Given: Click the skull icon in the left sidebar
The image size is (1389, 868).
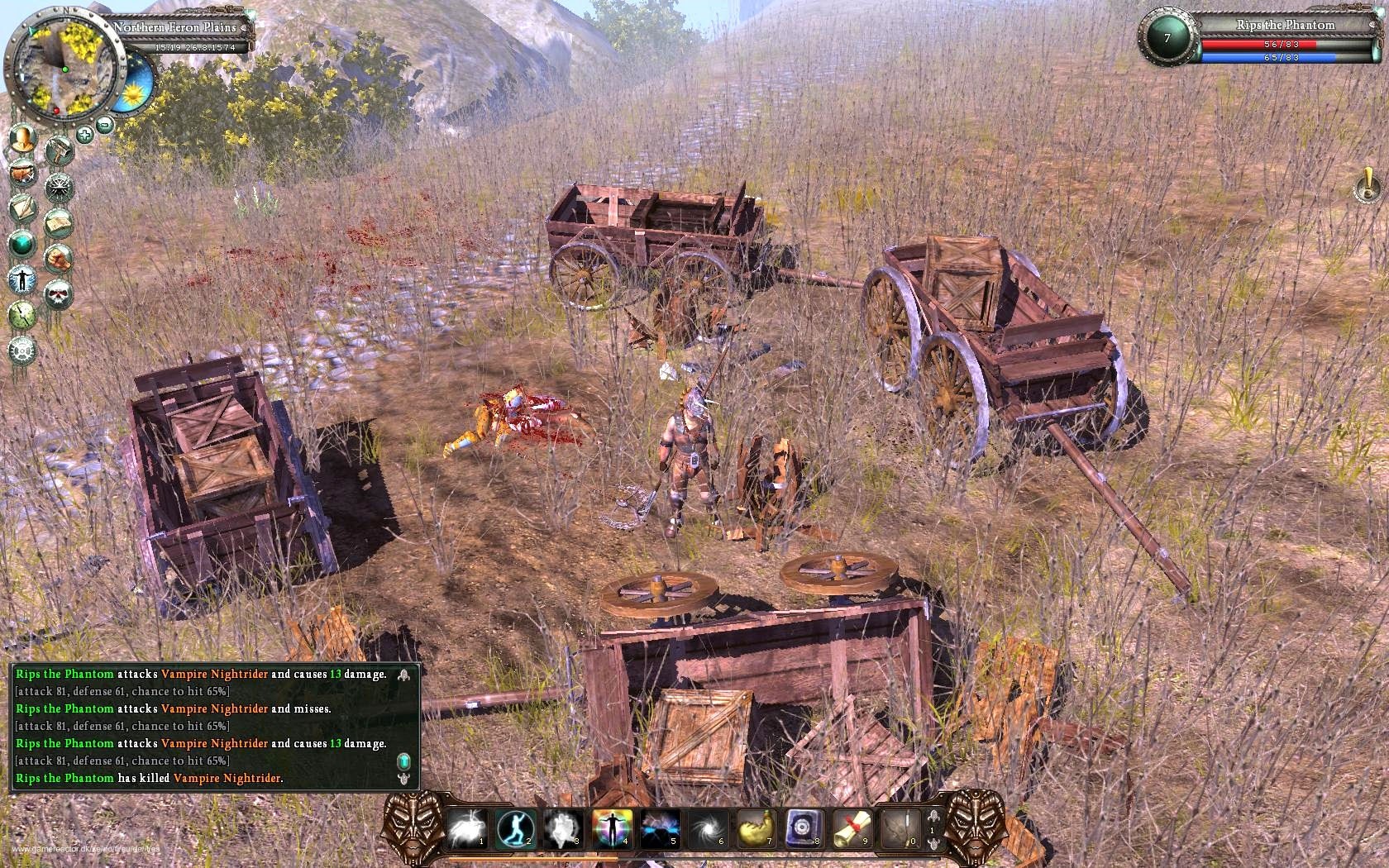Looking at the screenshot, I should (x=59, y=293).
